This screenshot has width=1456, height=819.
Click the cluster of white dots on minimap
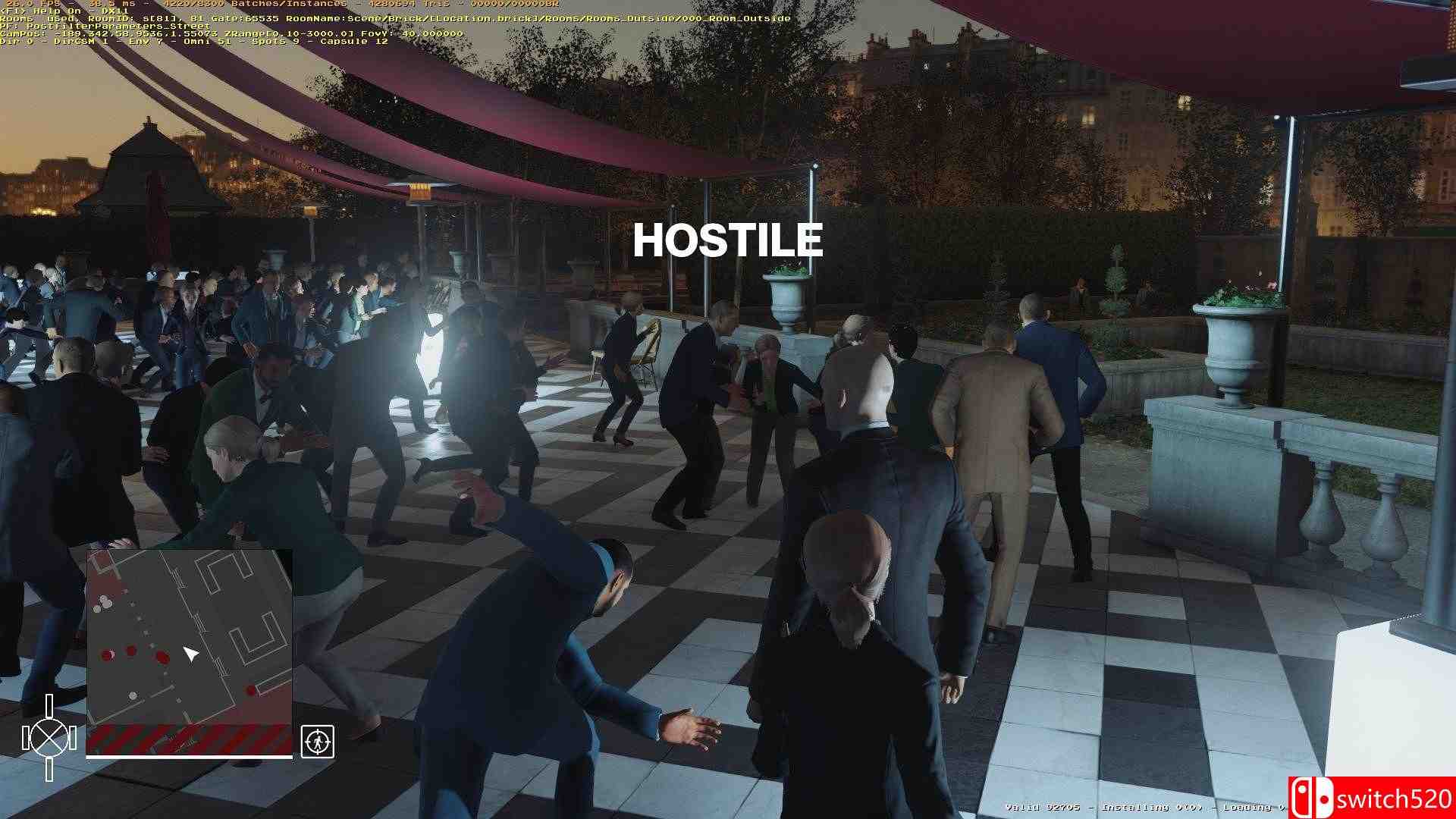tap(103, 601)
